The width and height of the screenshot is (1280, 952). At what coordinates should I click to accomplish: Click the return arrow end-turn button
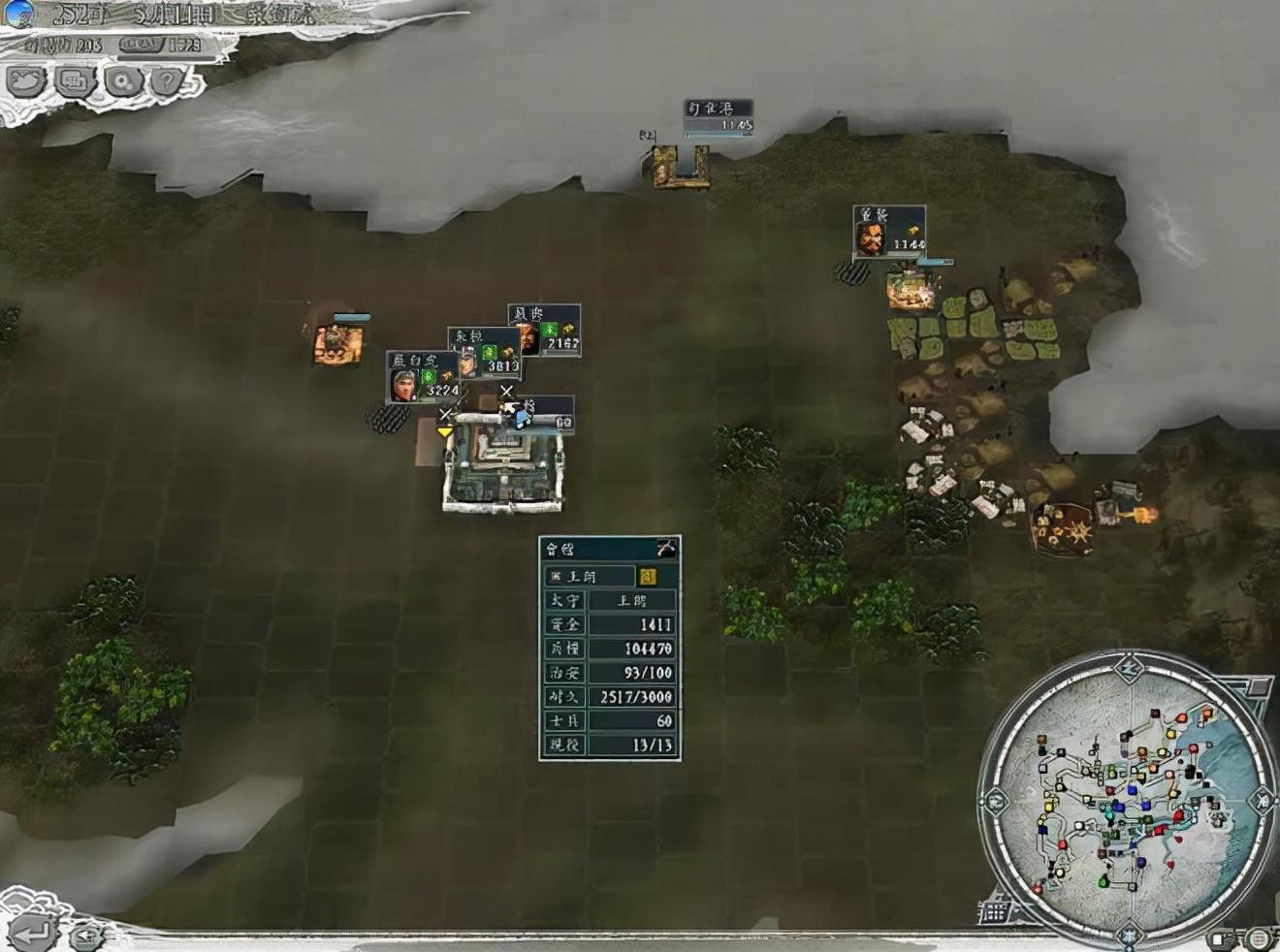point(31,932)
